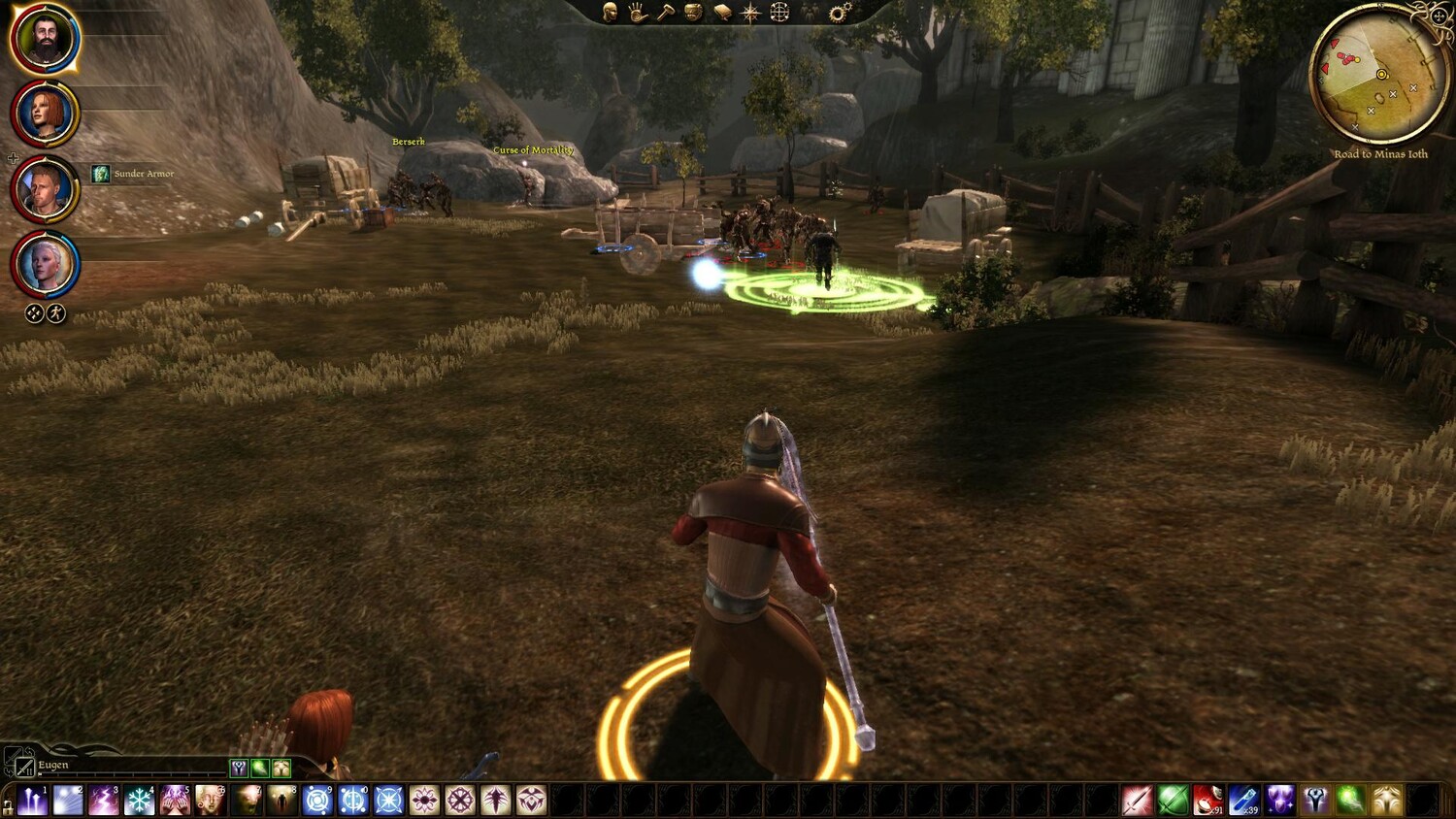Open the skills hand icon

tap(637, 13)
